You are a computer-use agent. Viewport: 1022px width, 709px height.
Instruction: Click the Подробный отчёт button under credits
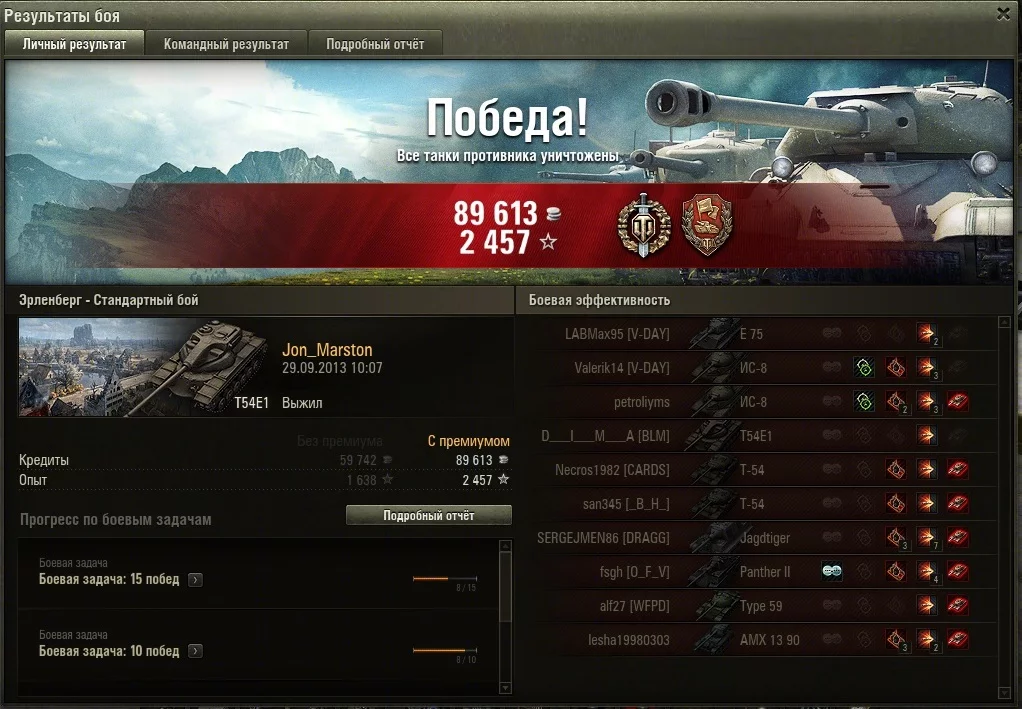coord(428,516)
